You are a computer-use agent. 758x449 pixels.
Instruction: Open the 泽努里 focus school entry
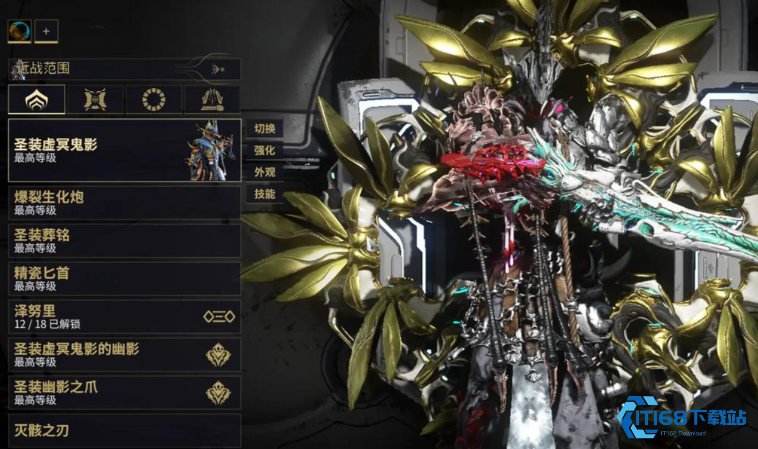click(x=124, y=316)
